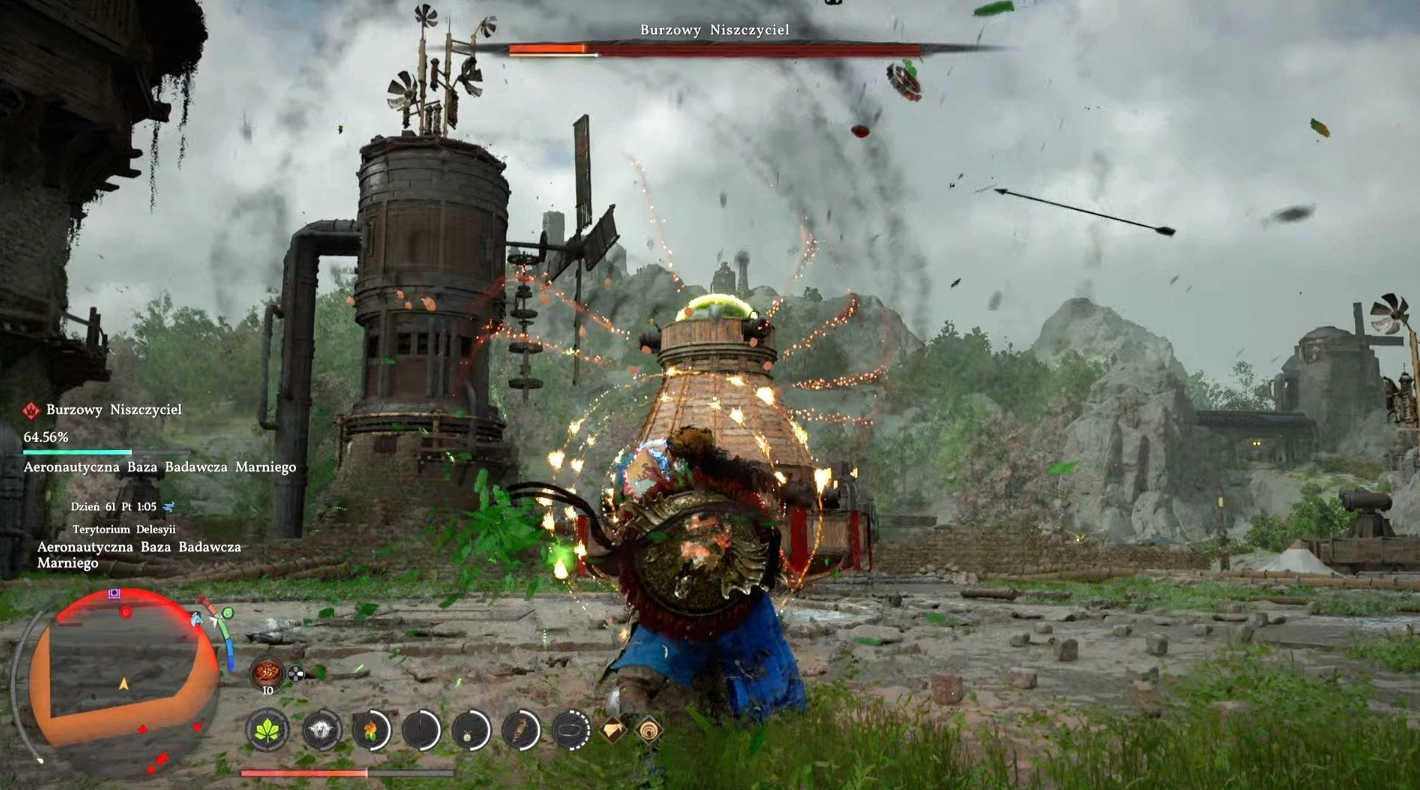Activate the white beast head skill
The width and height of the screenshot is (1420, 790).
pyautogui.click(x=322, y=730)
